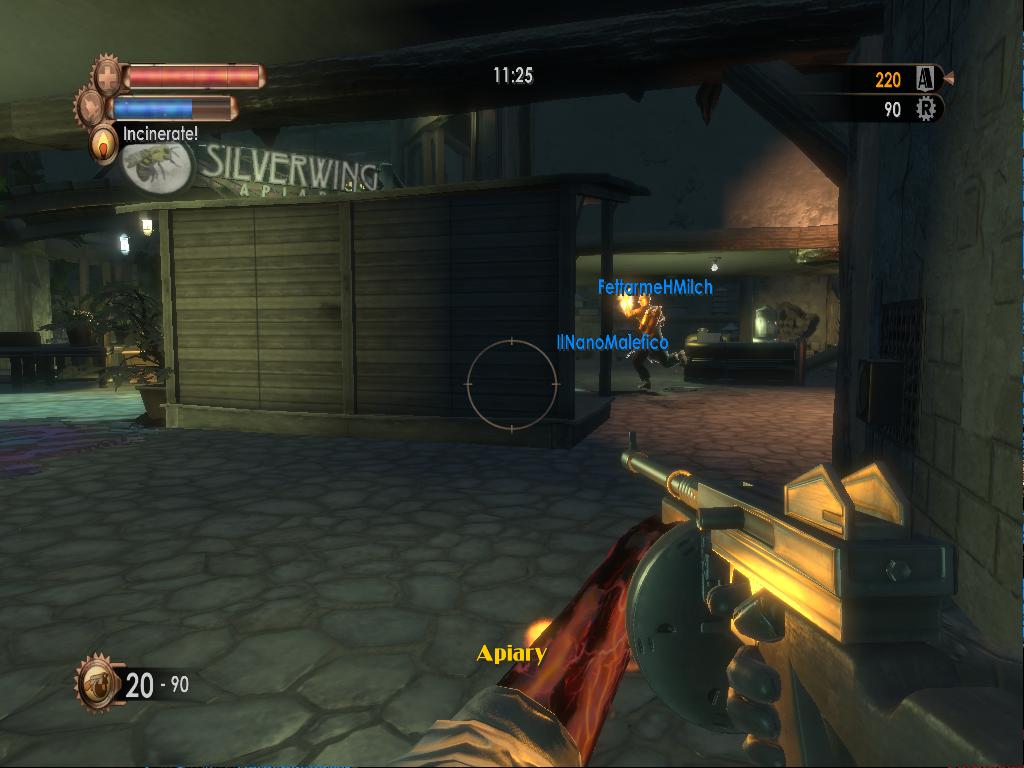1024x768 pixels.
Task: Select the Incinerate plasmid flame icon
Action: click(x=103, y=144)
